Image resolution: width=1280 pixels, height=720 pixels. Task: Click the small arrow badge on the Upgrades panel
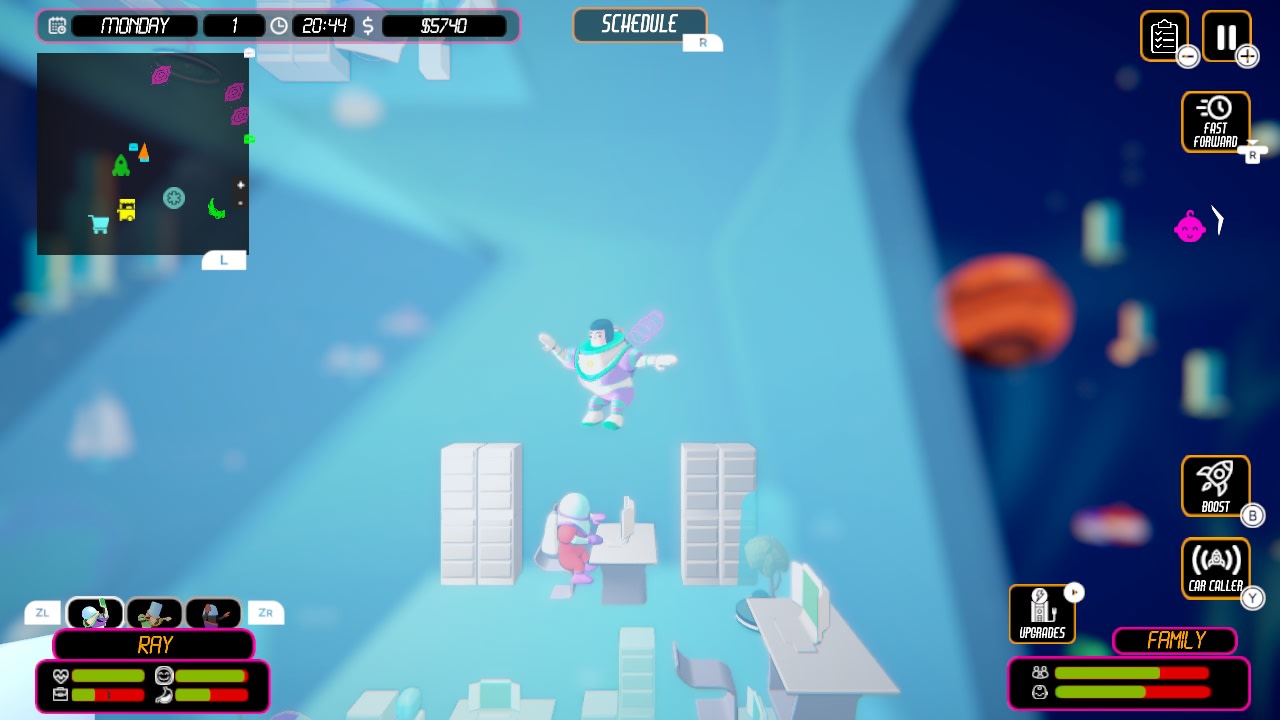point(1075,591)
